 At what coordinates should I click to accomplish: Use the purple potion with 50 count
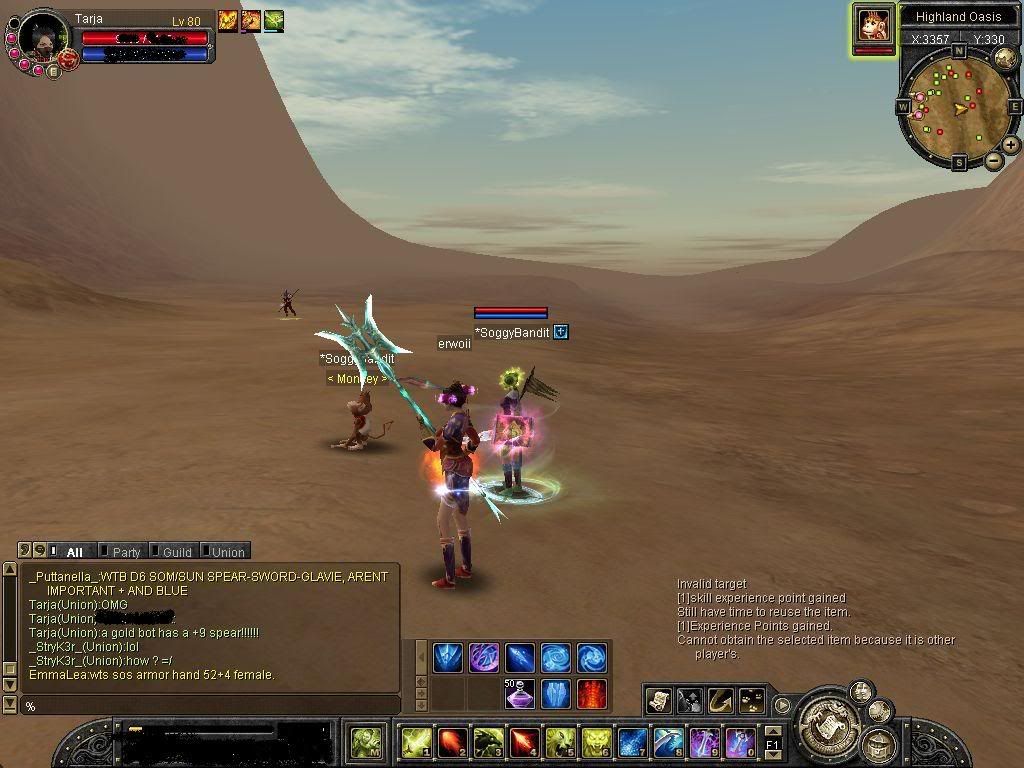[519, 692]
